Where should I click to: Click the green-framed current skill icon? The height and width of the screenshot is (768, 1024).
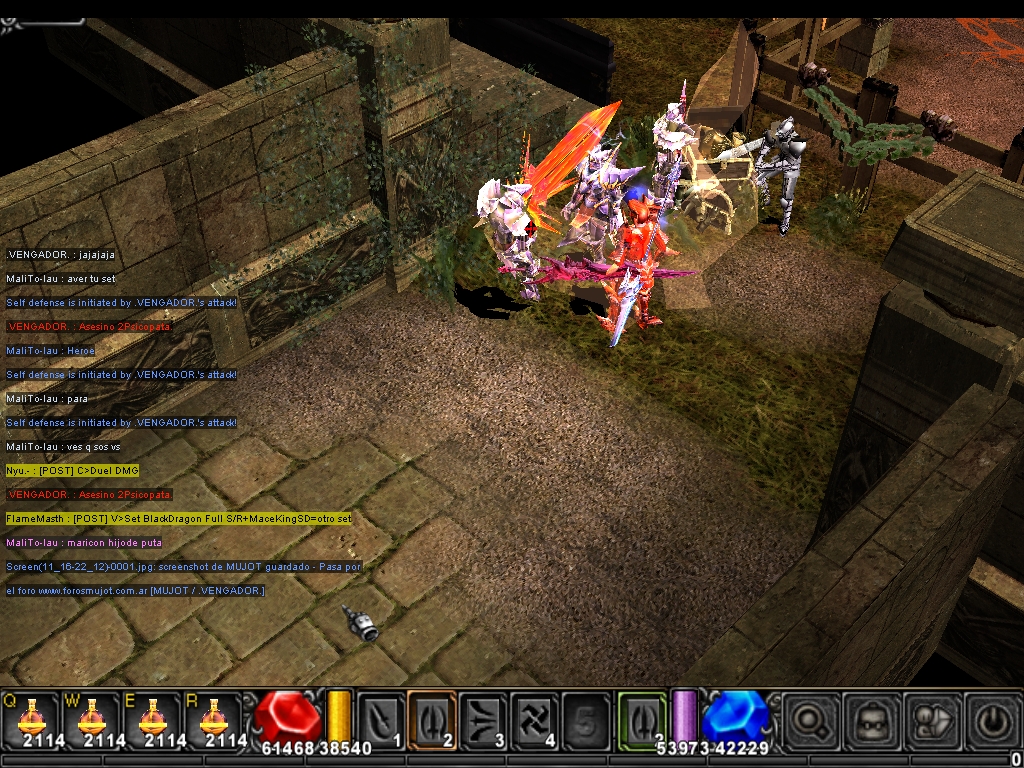pos(642,718)
